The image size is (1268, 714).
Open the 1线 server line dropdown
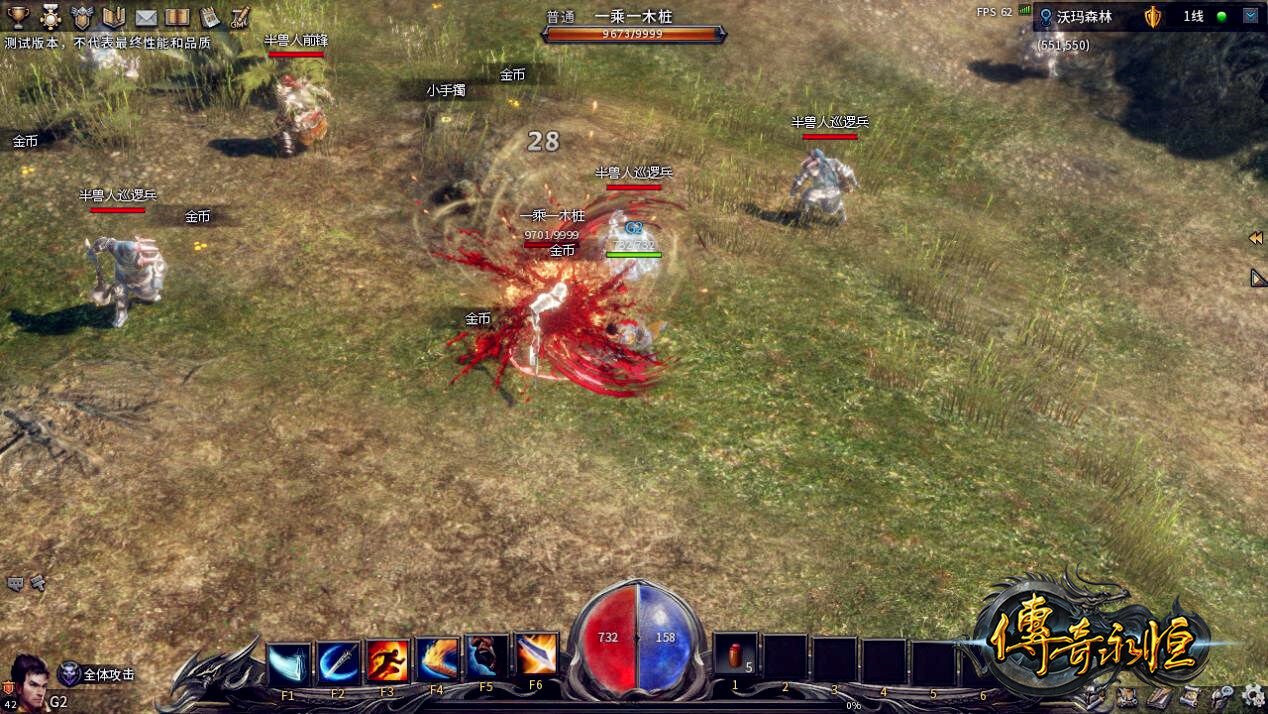1250,16
